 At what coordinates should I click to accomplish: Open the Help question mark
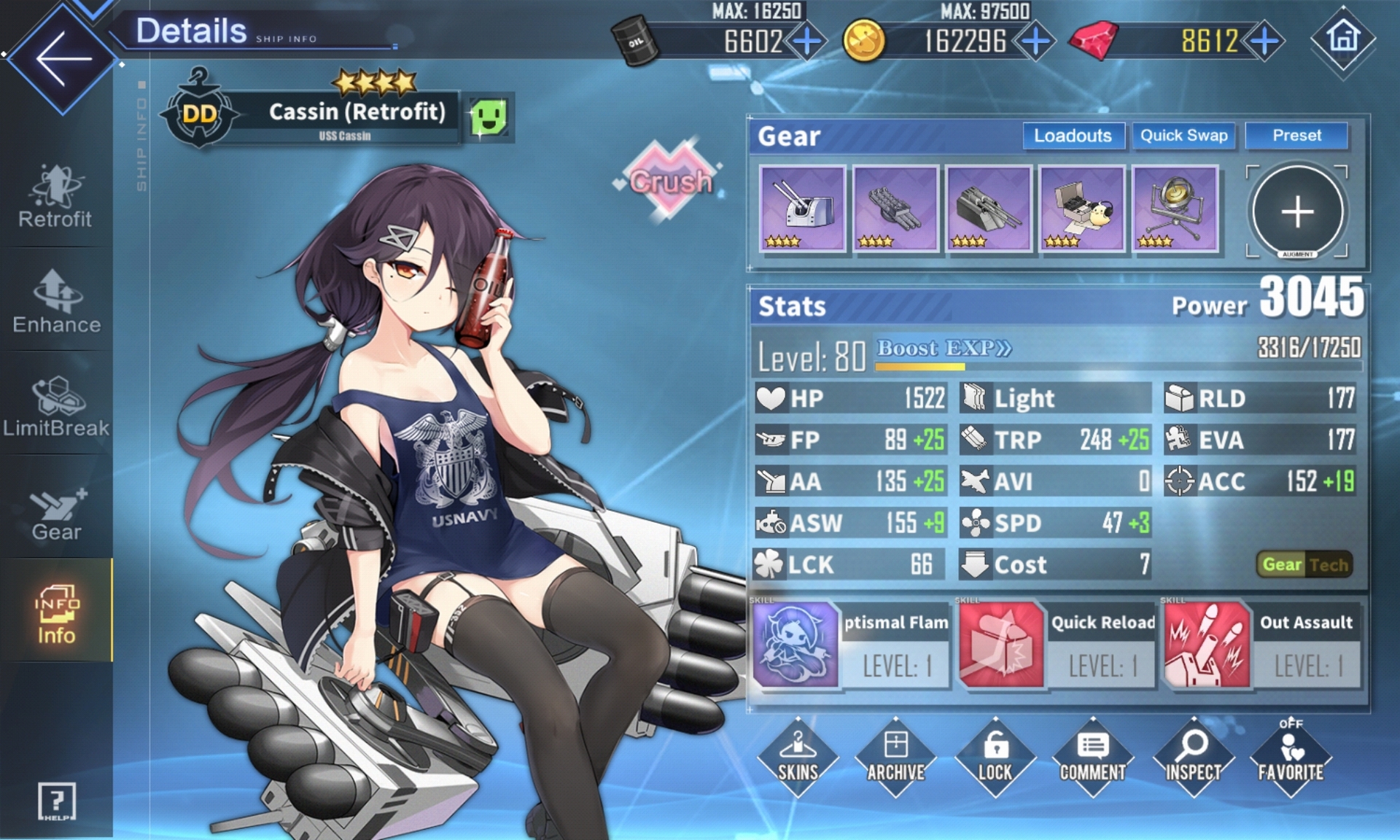pyautogui.click(x=56, y=802)
